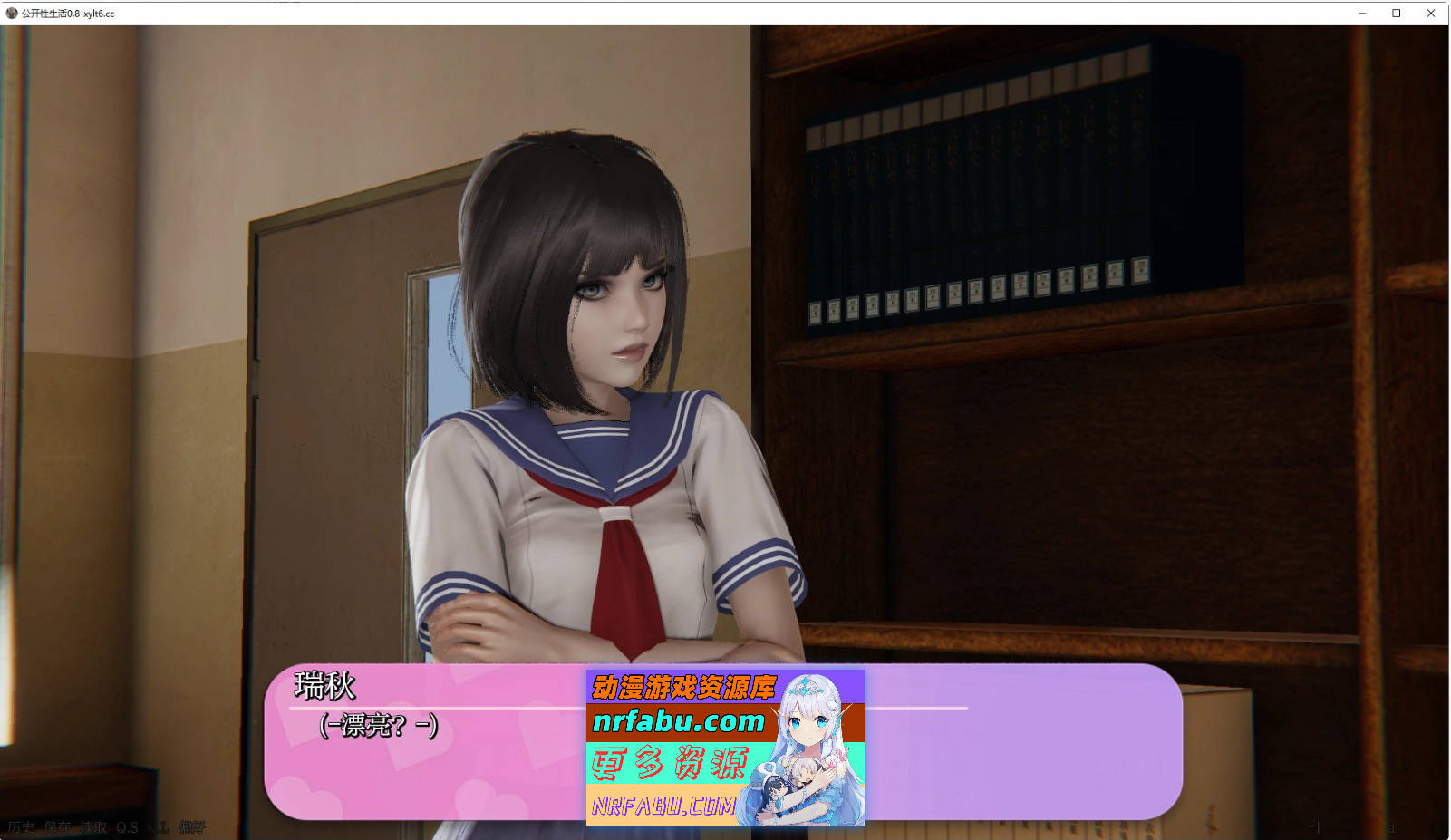Click 读取 to load a saved game

tap(93, 826)
